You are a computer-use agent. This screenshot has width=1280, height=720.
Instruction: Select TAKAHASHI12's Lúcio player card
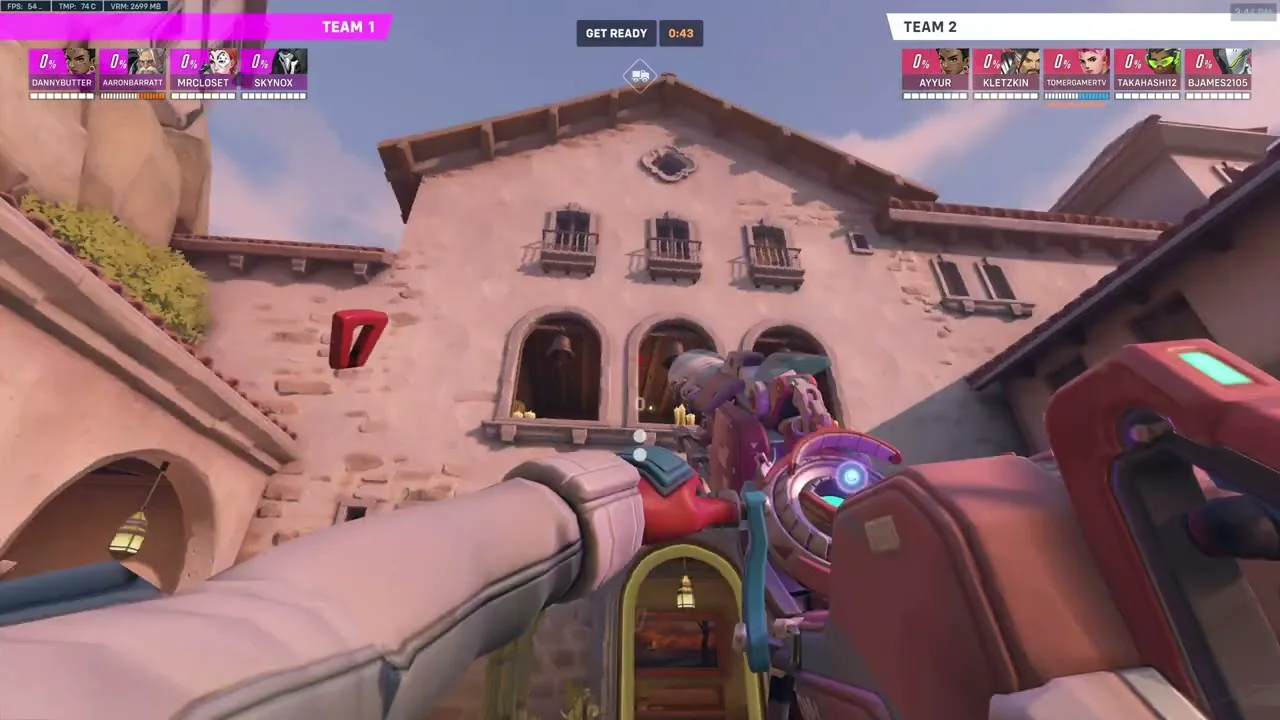pos(1147,72)
